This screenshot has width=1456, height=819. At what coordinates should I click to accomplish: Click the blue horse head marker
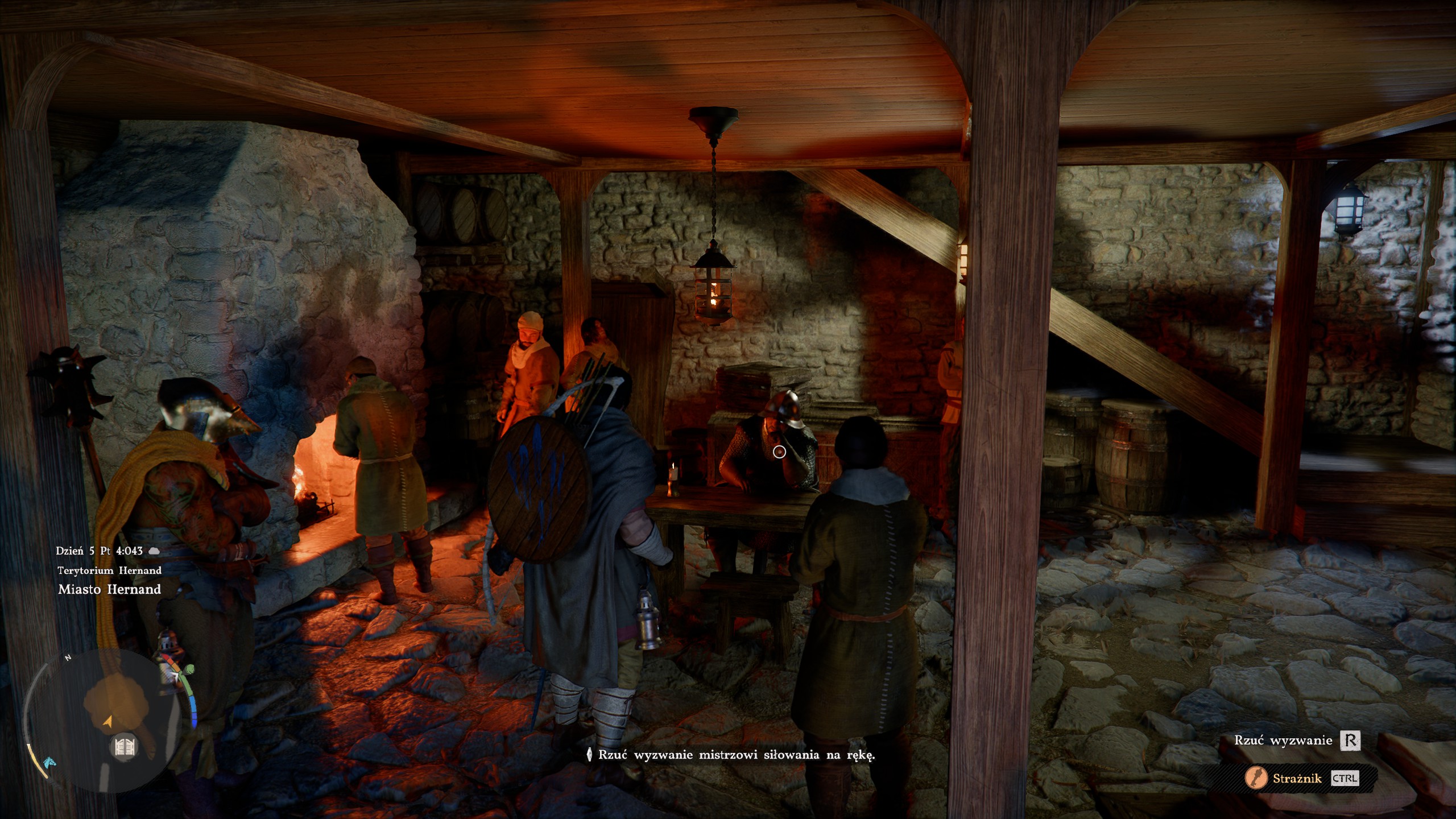(49, 761)
